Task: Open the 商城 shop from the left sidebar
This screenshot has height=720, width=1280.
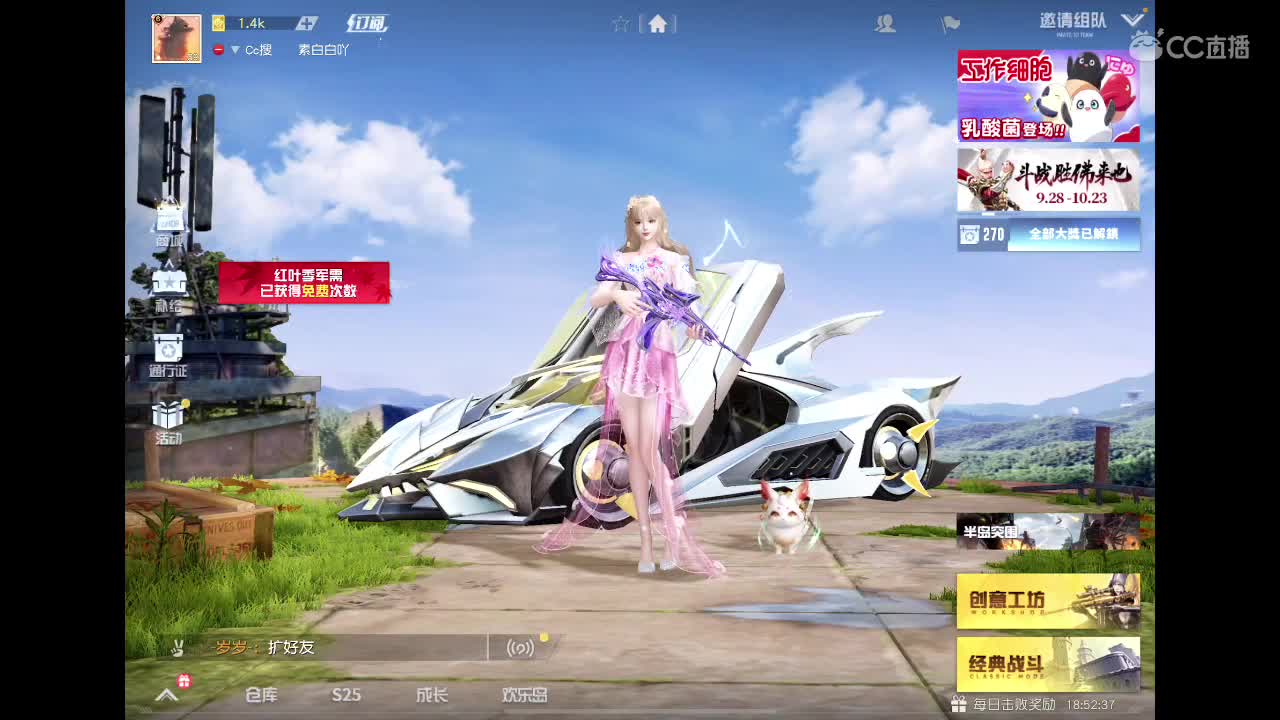Action: (x=168, y=218)
